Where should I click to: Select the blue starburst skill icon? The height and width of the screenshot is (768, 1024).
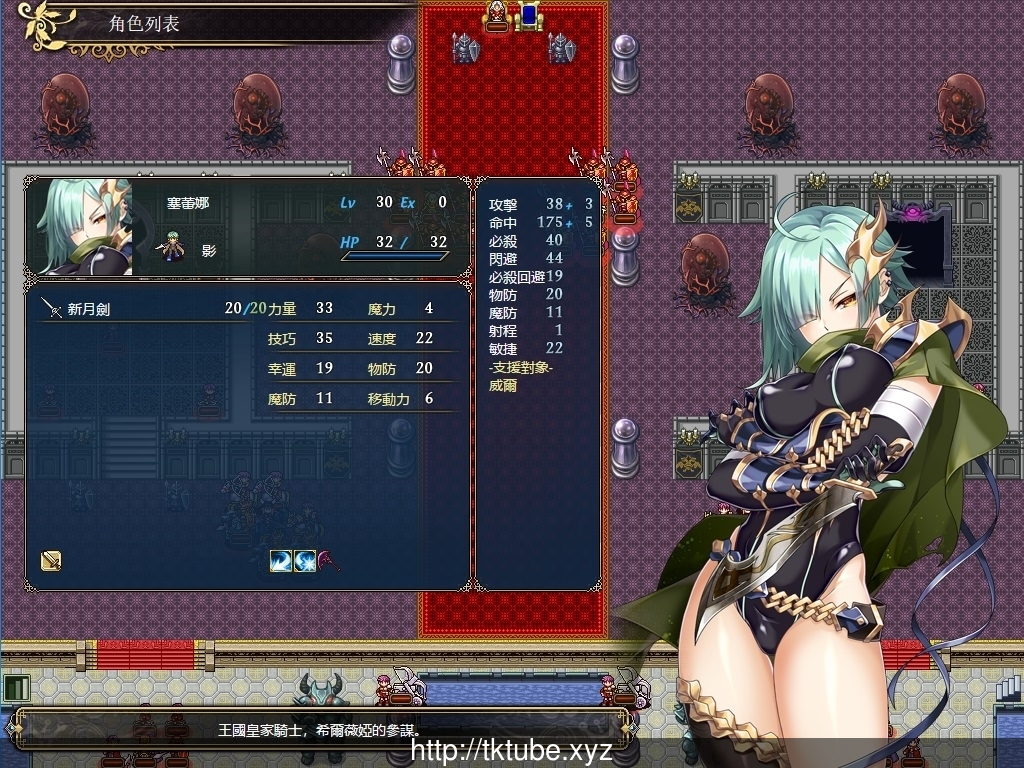tap(305, 561)
